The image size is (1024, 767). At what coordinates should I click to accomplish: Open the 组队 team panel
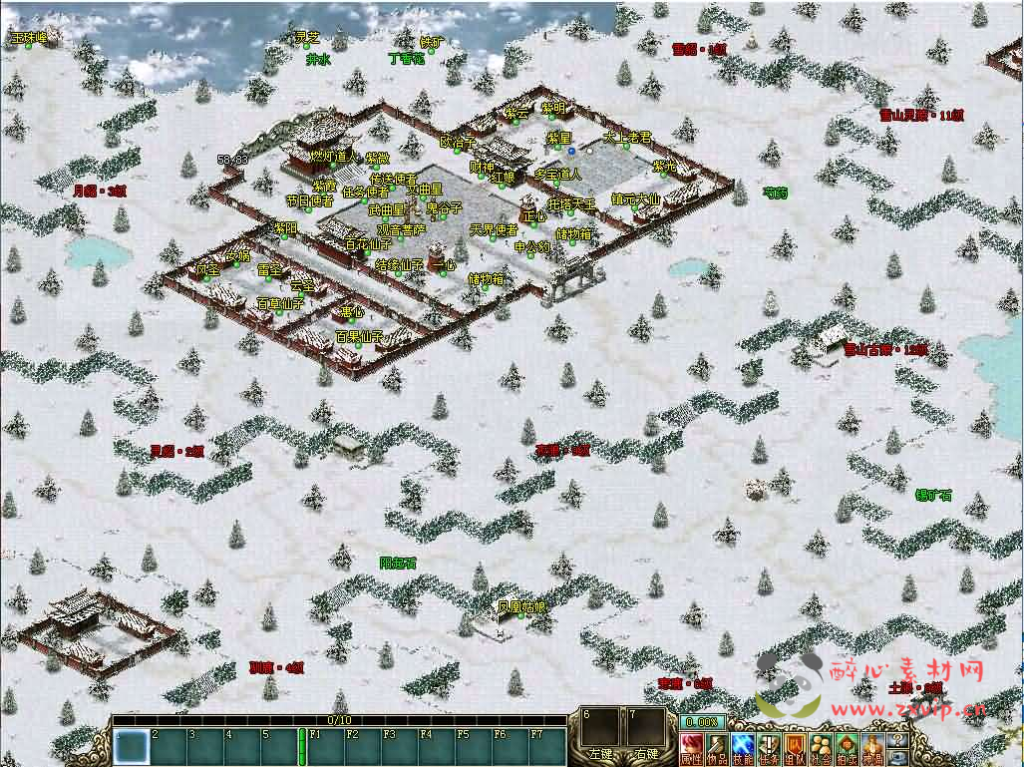coord(794,746)
